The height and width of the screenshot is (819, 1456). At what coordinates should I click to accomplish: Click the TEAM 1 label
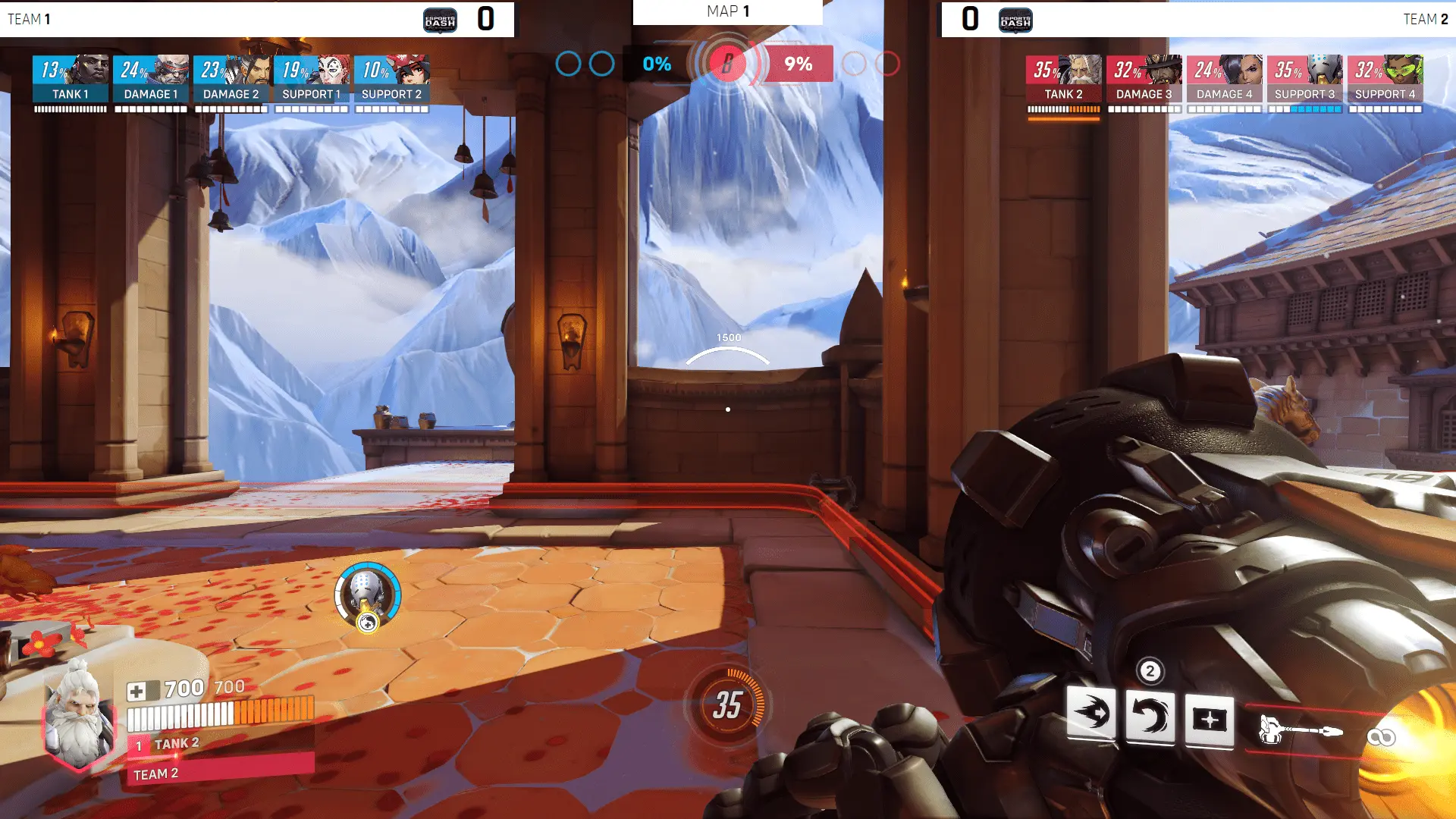coord(29,19)
